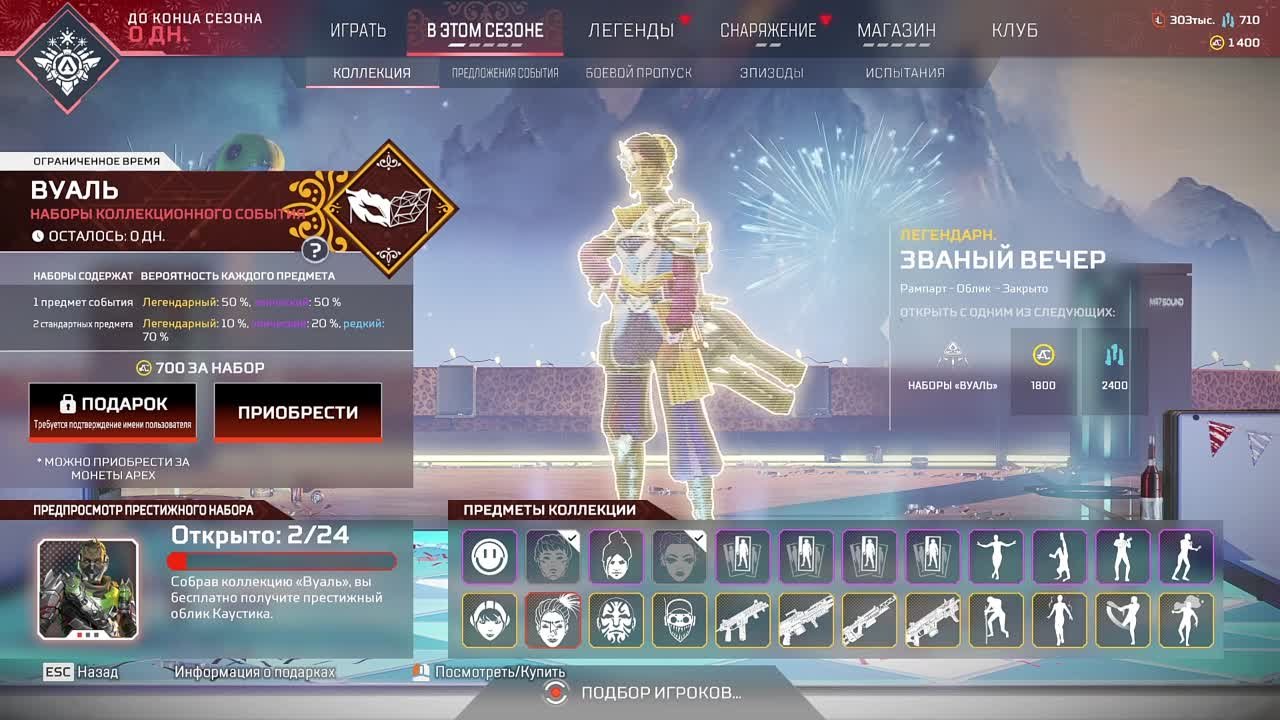1280x720 pixels.
Task: Open the skull rebreather charm icon
Action: click(x=680, y=620)
